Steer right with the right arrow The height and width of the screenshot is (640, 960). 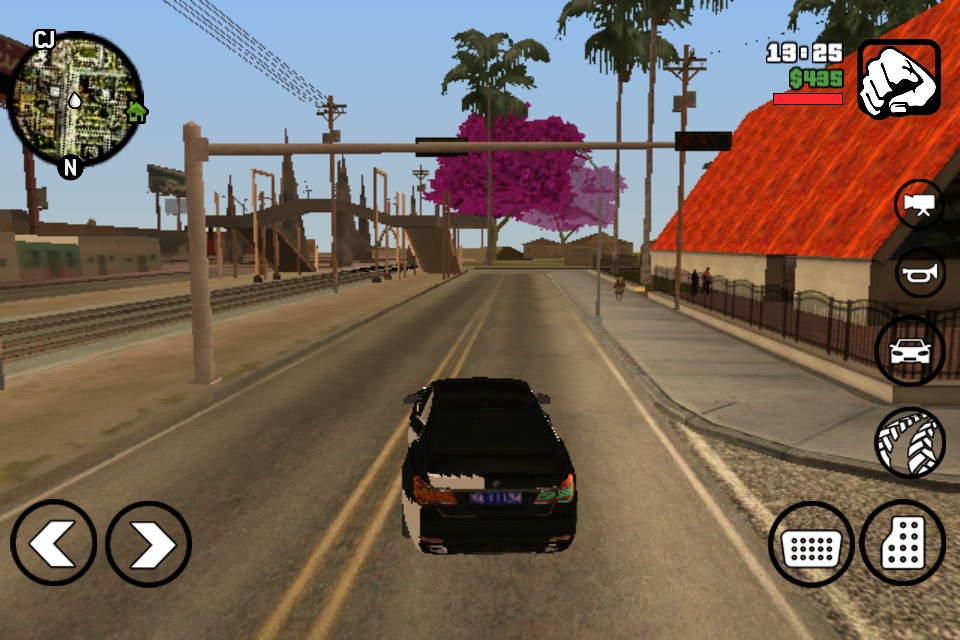point(148,543)
